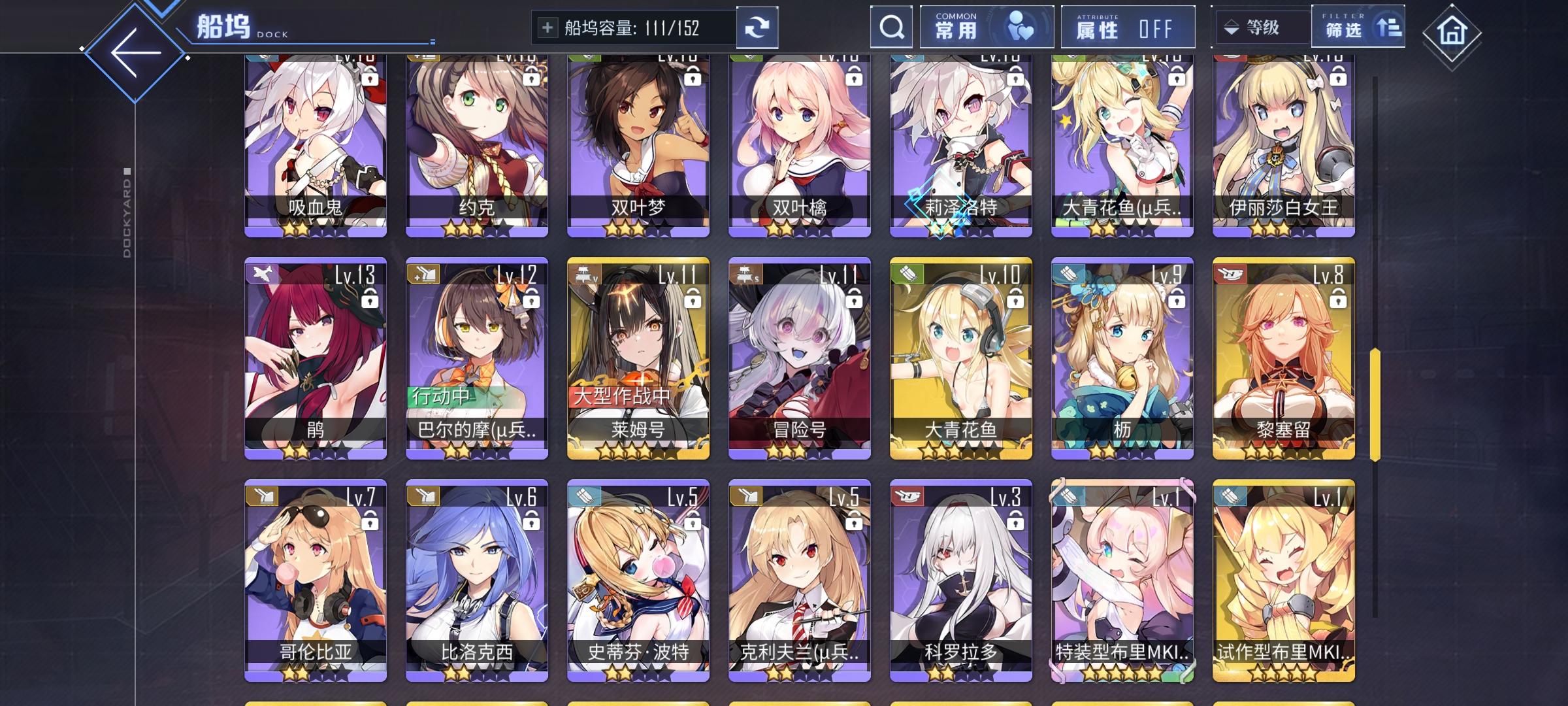Select the 常用 common filter tab

(986, 26)
